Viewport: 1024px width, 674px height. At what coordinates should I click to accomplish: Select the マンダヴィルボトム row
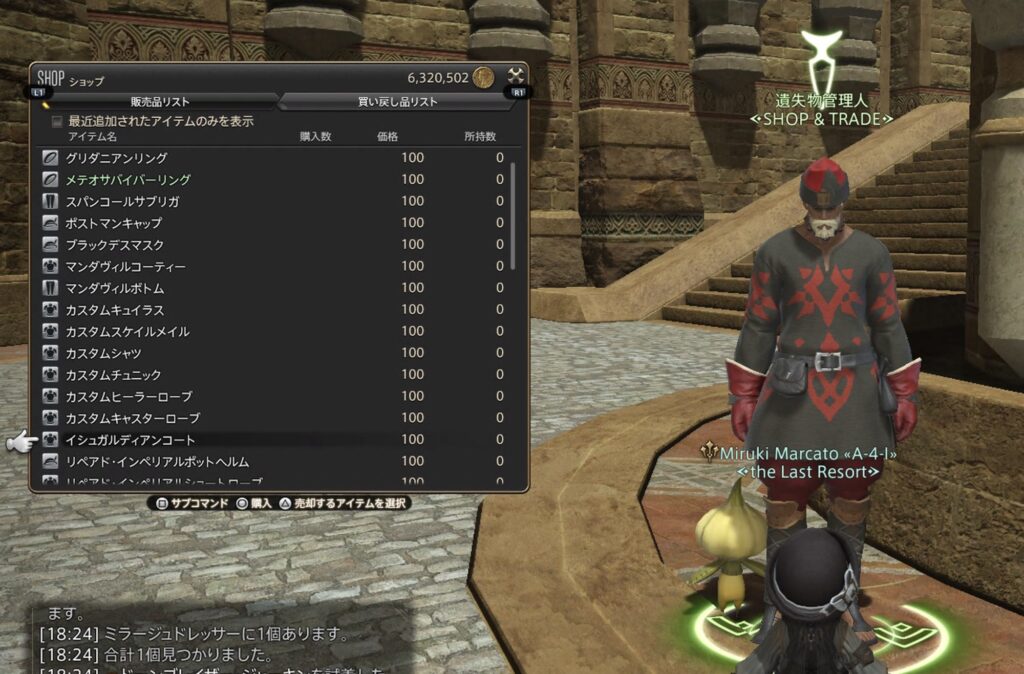pos(115,288)
